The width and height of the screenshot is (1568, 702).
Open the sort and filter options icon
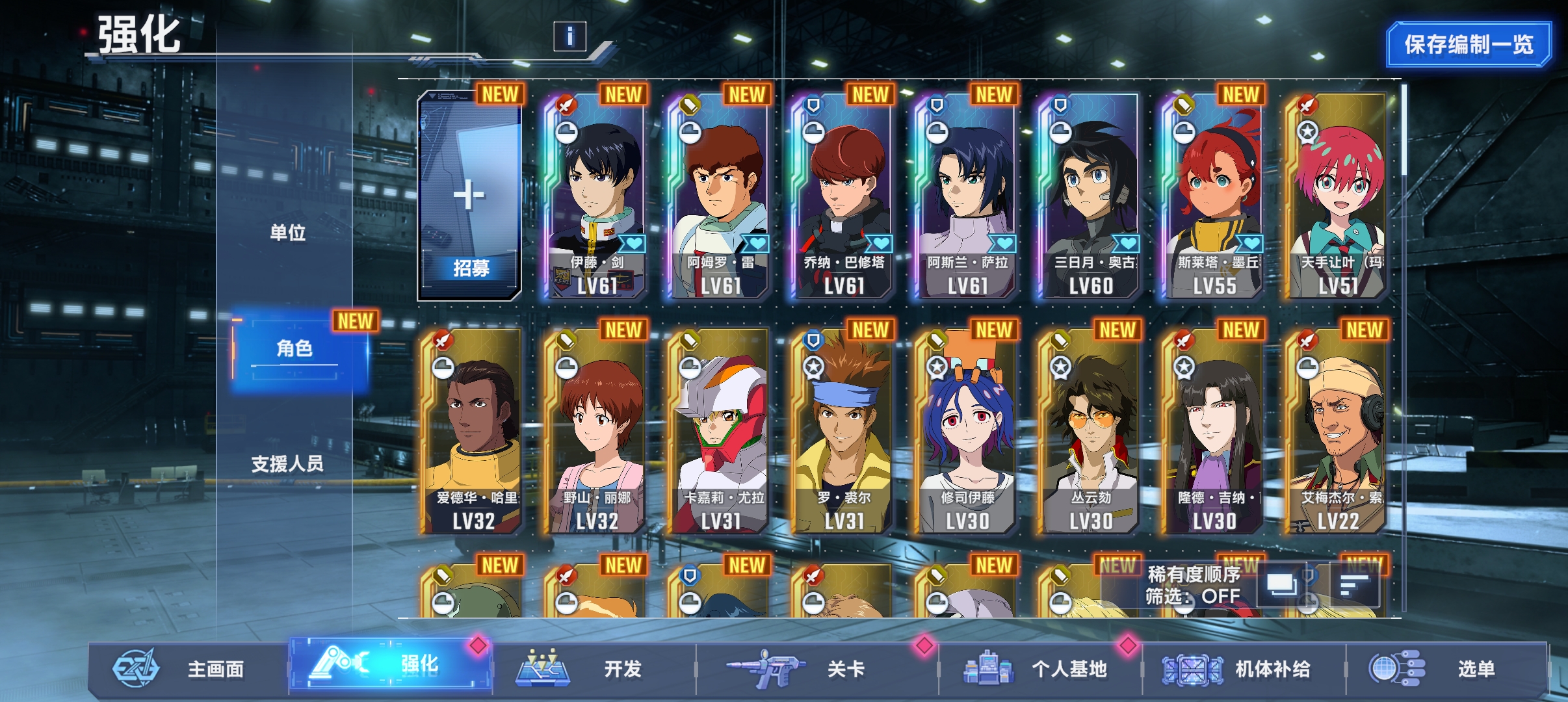pyautogui.click(x=1354, y=584)
